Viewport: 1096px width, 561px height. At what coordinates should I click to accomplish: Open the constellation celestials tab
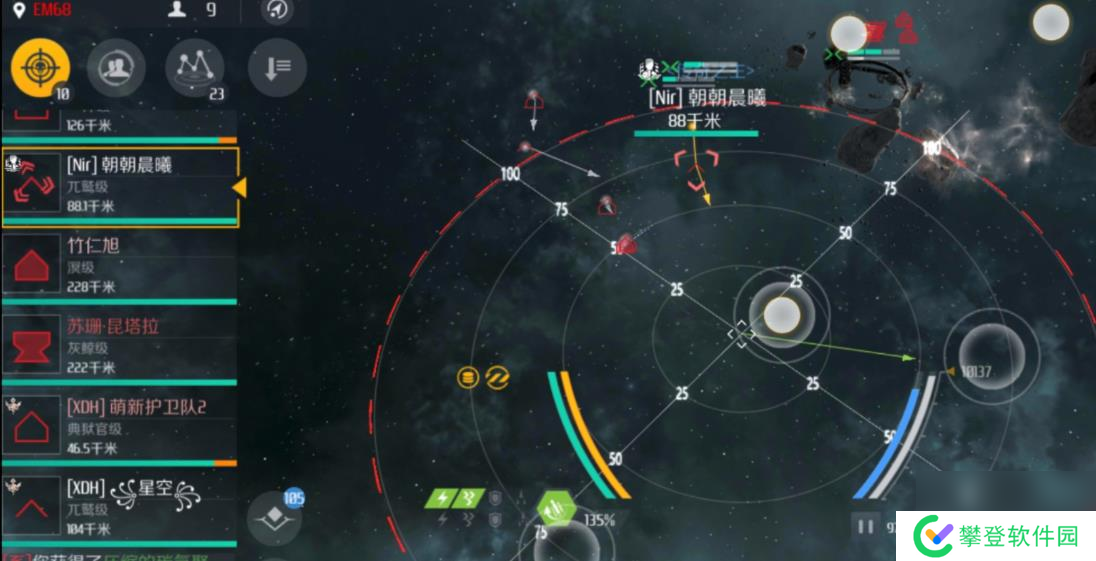point(194,67)
